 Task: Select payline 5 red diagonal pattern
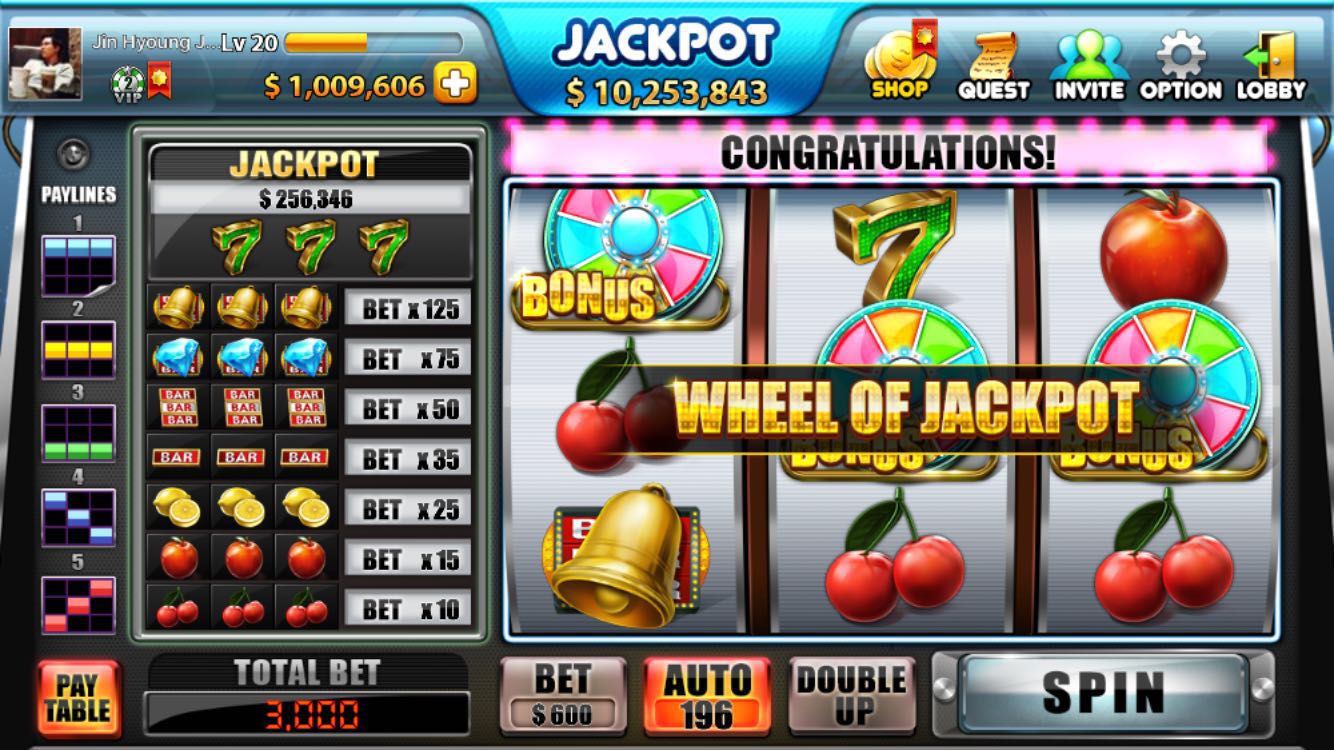(x=78, y=604)
